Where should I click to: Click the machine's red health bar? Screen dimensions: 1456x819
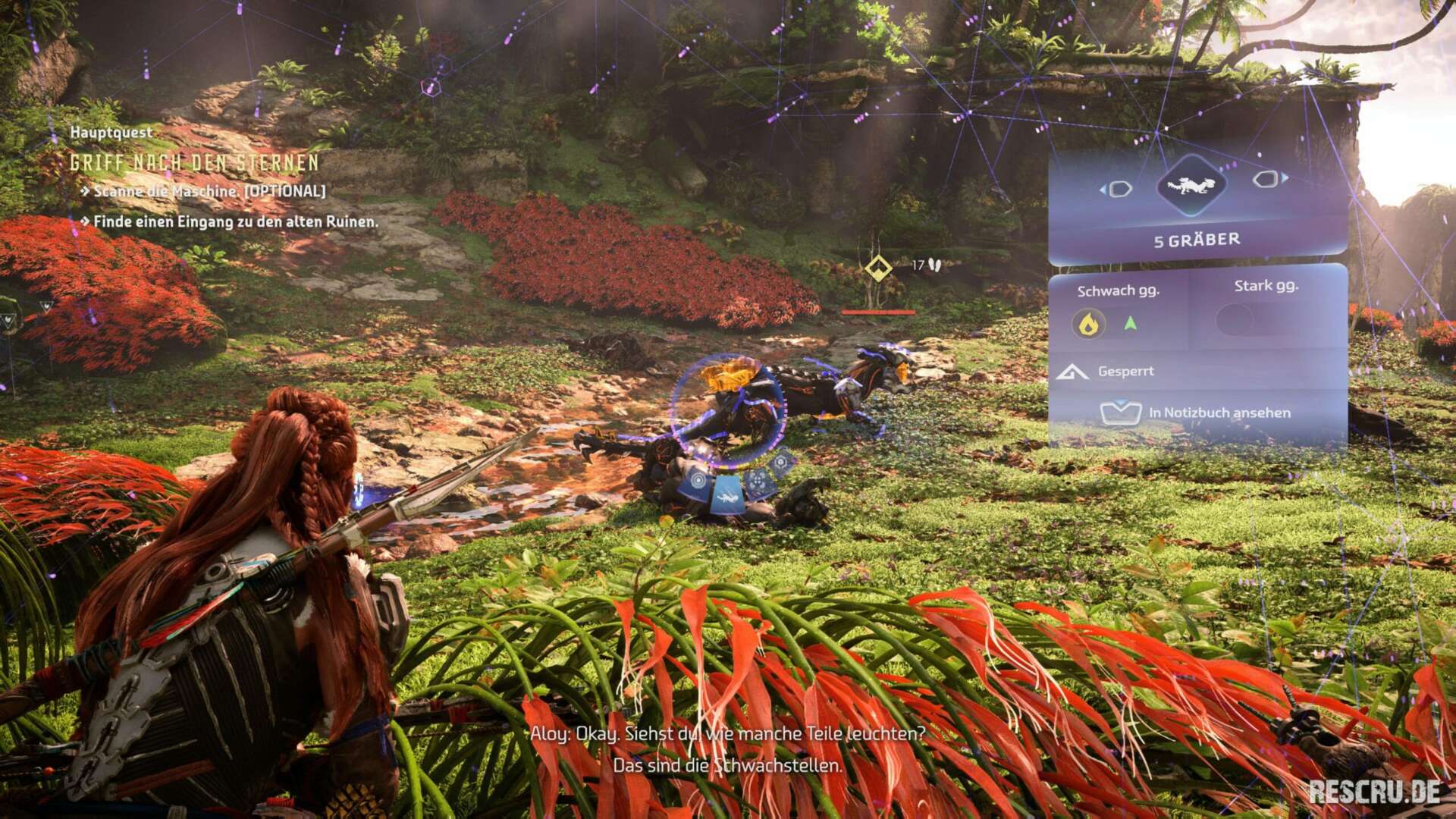click(x=877, y=312)
